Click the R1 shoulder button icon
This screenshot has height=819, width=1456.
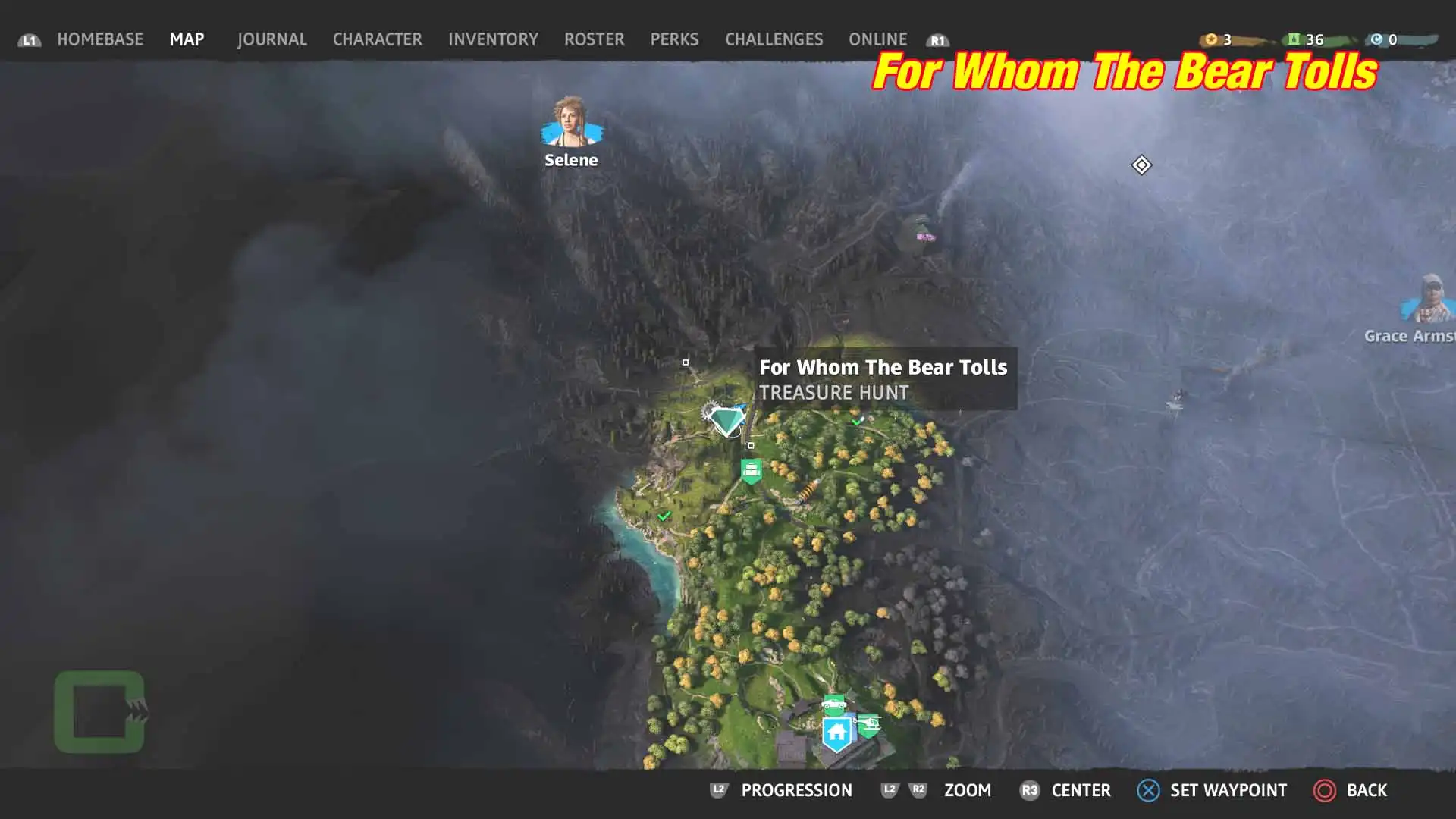point(937,40)
